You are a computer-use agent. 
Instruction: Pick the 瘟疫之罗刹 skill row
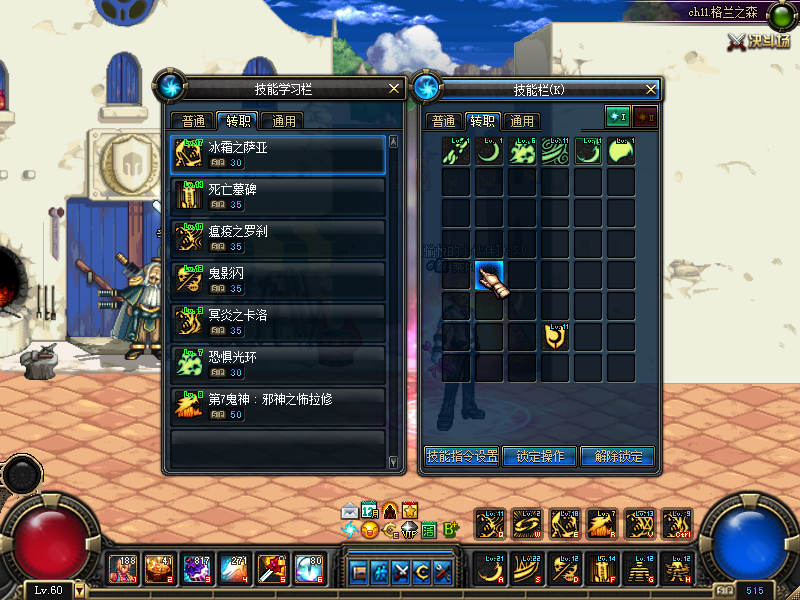pyautogui.click(x=278, y=237)
